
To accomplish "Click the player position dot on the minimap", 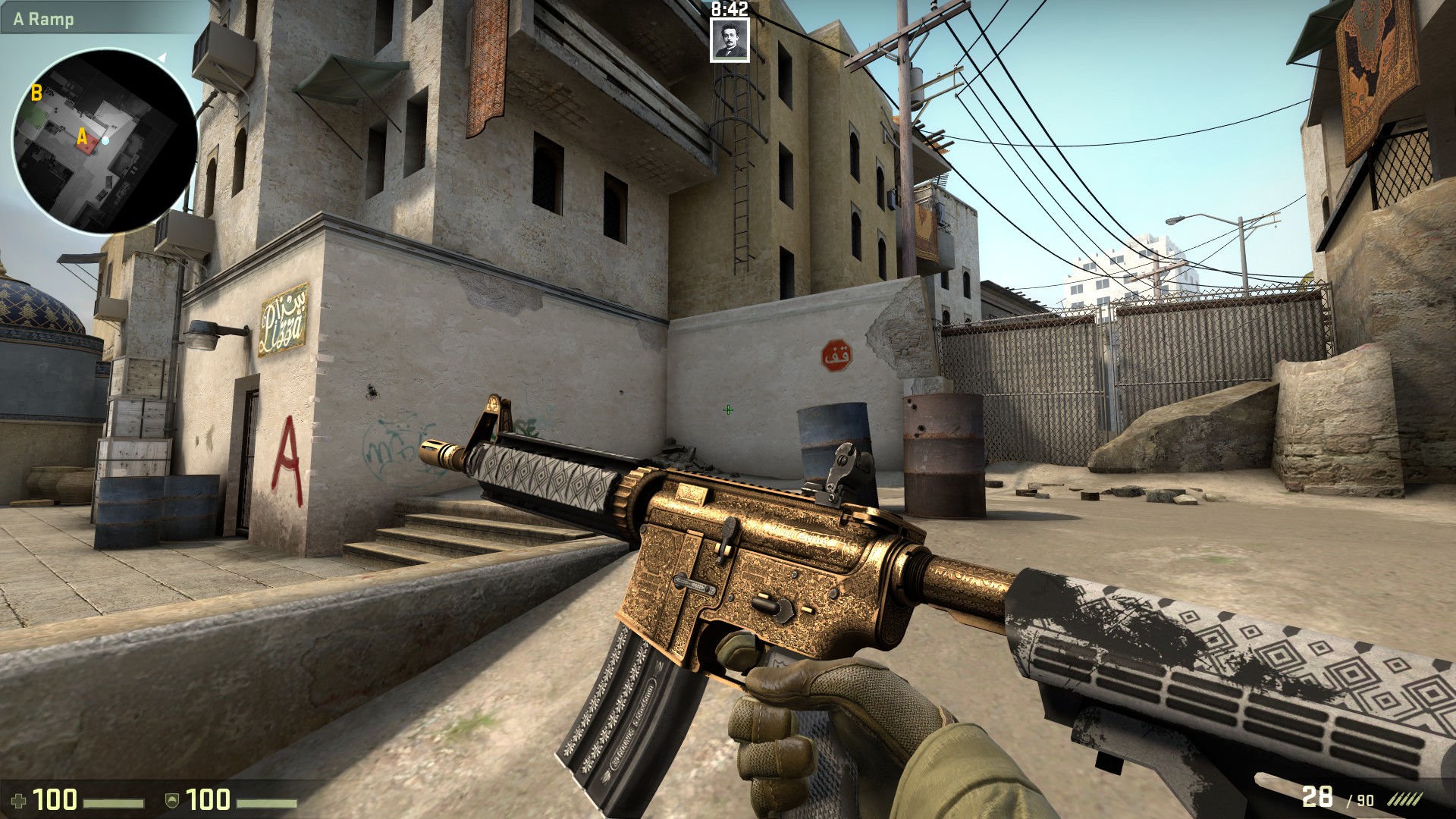I will 105,140.
